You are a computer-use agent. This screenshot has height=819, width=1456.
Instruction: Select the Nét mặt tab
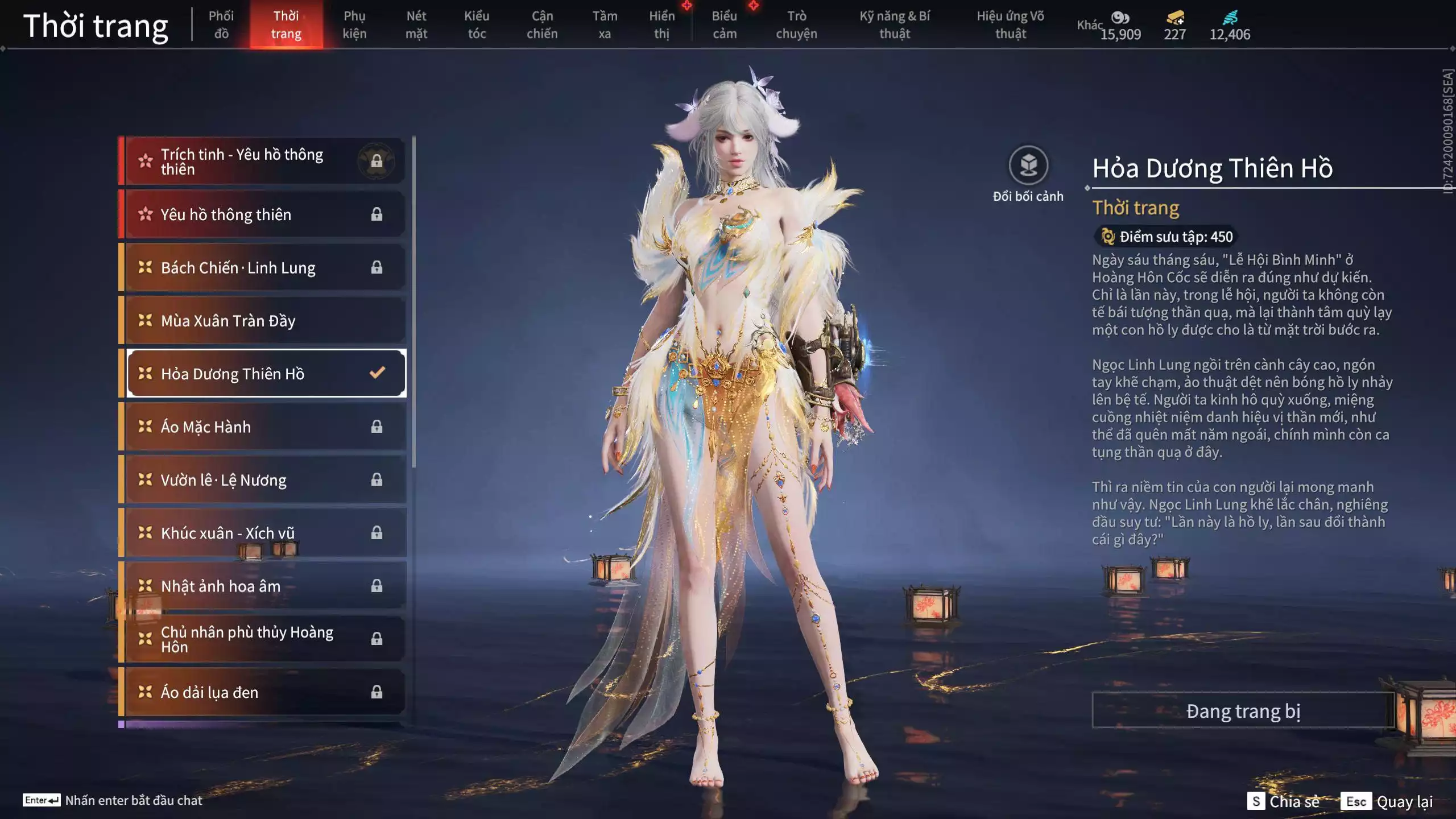(x=416, y=24)
